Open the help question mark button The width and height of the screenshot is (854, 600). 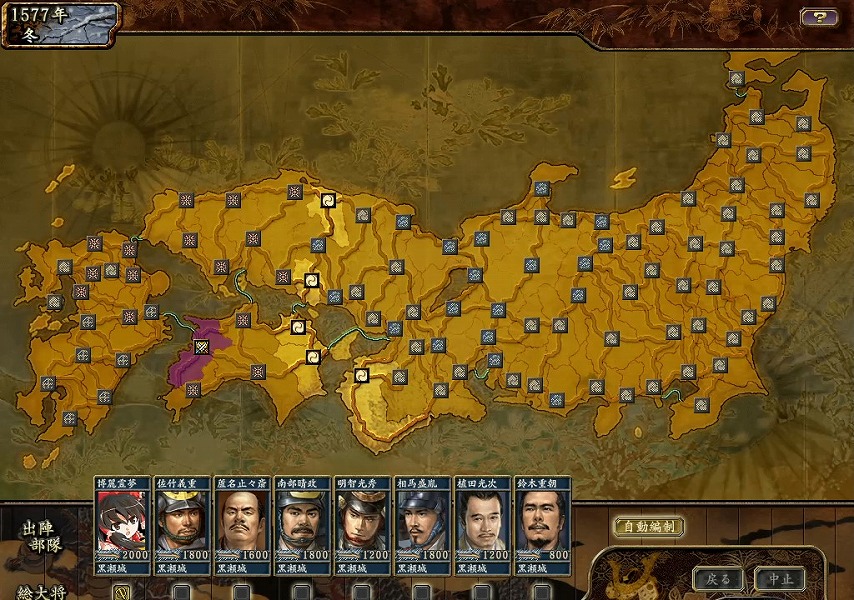[819, 17]
